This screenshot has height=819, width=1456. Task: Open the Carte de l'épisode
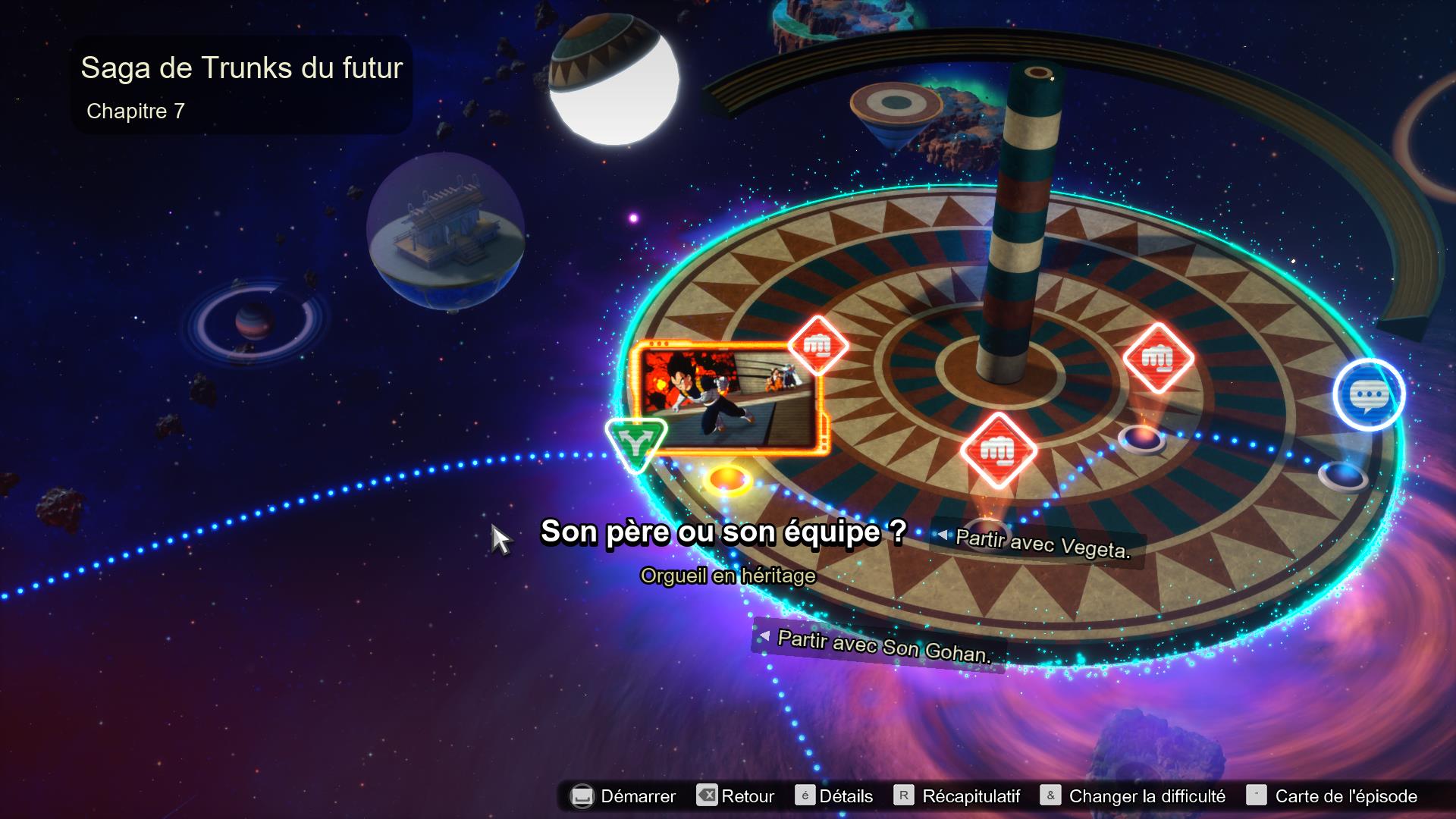[x=1332, y=796]
